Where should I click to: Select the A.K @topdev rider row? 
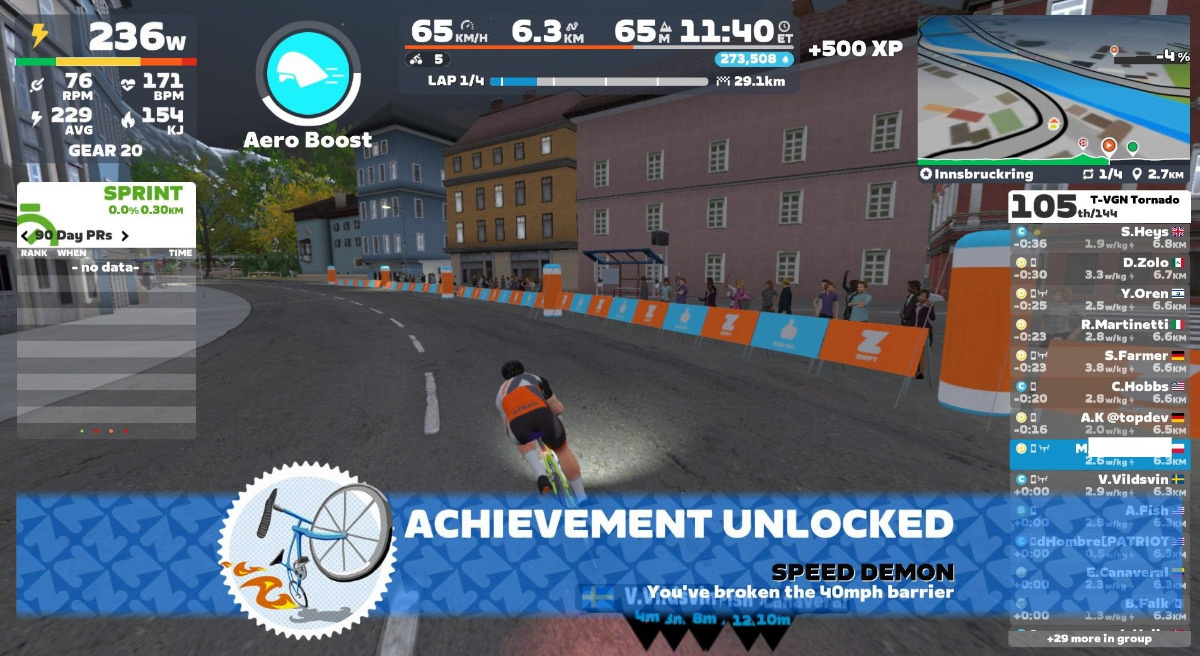[x=1099, y=423]
